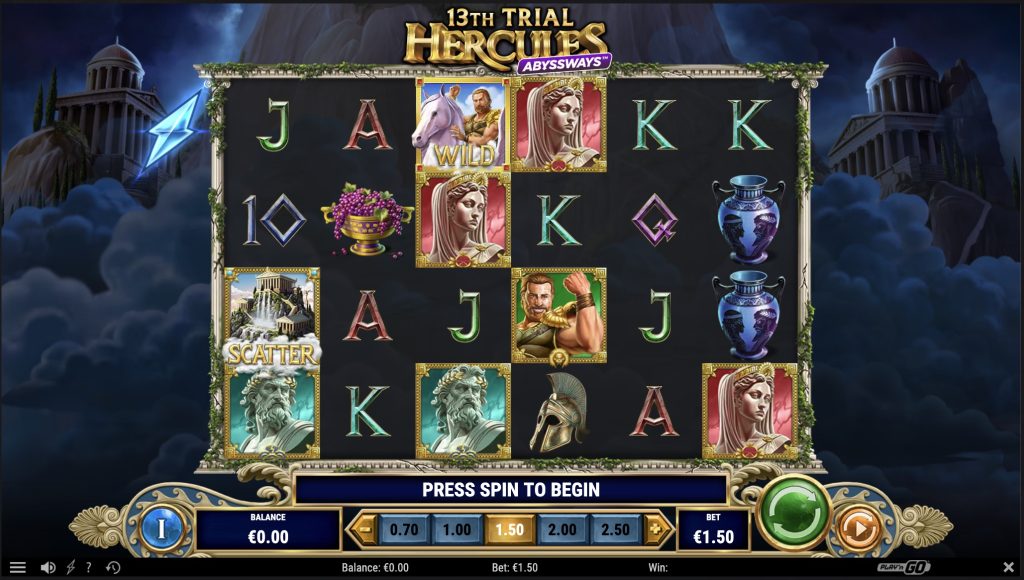
Task: Spin the reels with the green button
Action: 794,514
